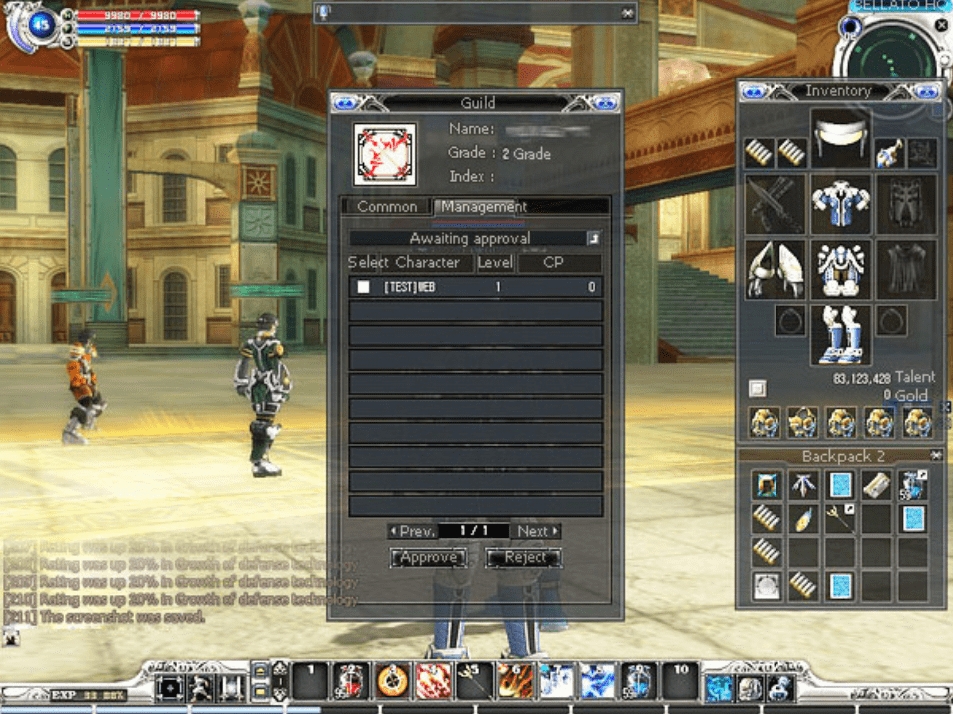Close the top chat input bar
This screenshot has width=953, height=714.
pos(627,13)
